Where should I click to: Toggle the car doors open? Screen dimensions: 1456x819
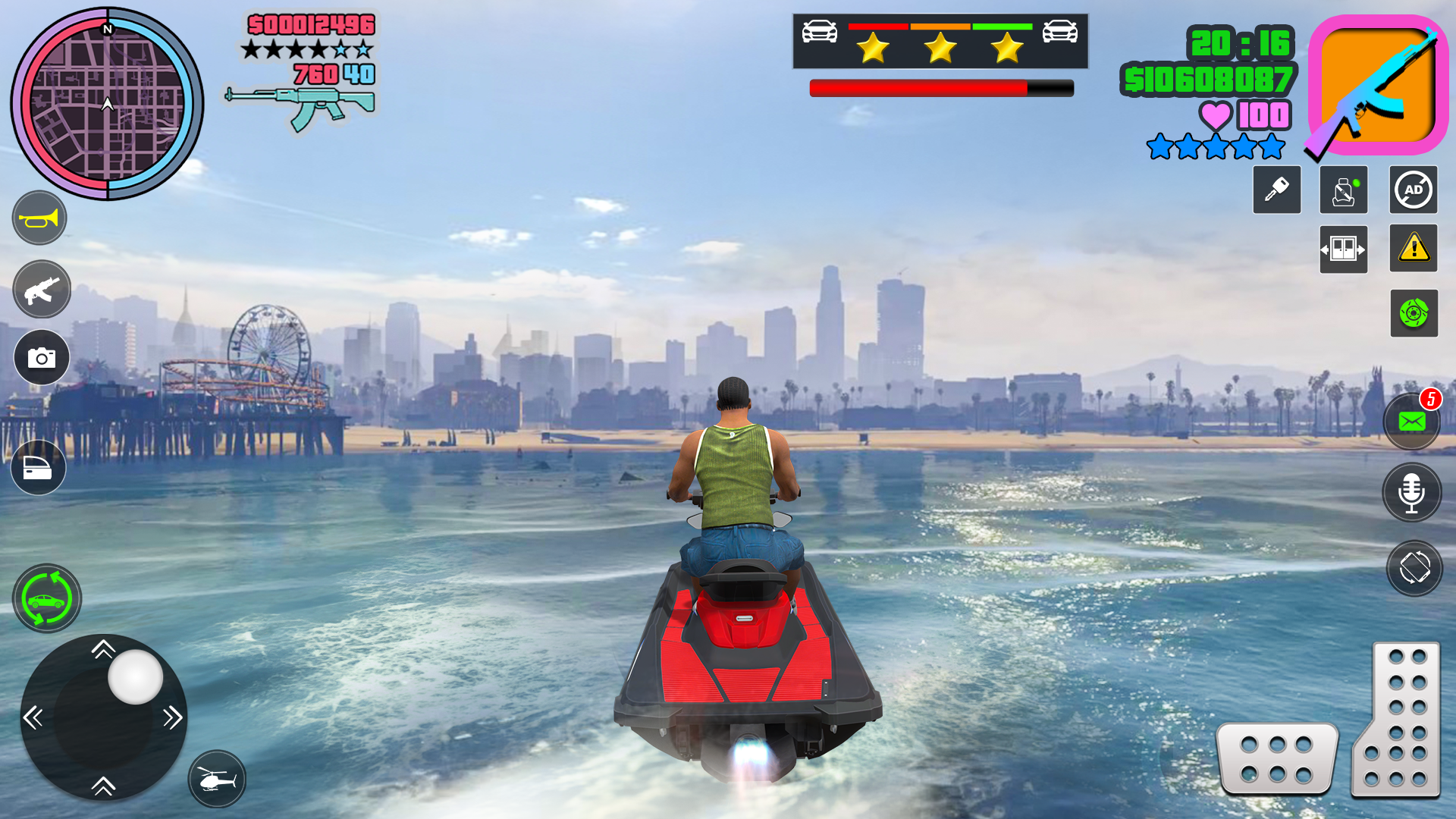pyautogui.click(x=1342, y=249)
